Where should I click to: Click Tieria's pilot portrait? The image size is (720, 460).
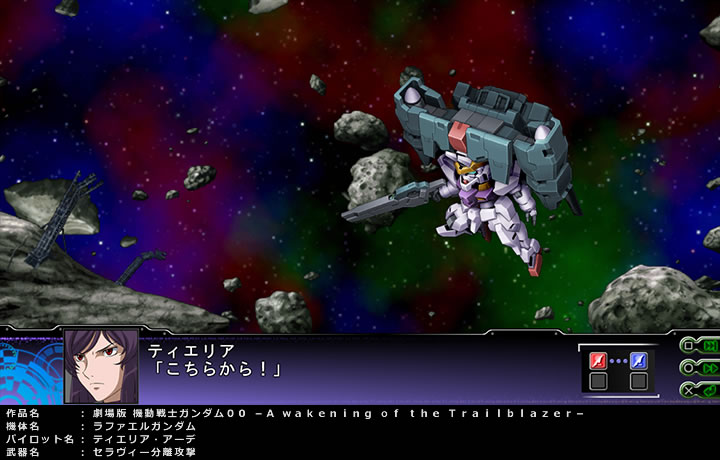tap(101, 367)
